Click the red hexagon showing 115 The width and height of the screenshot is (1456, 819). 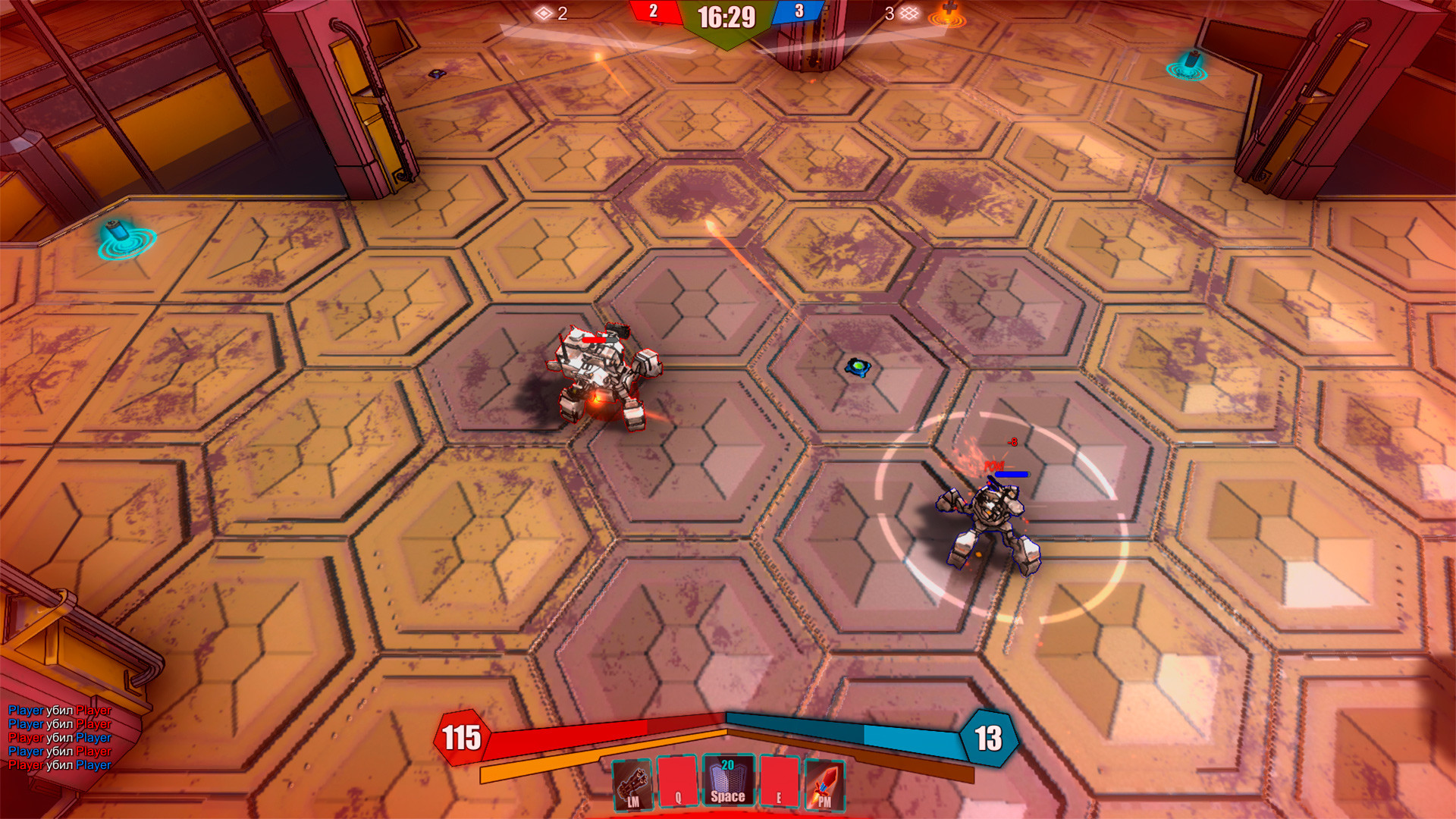[x=463, y=737]
